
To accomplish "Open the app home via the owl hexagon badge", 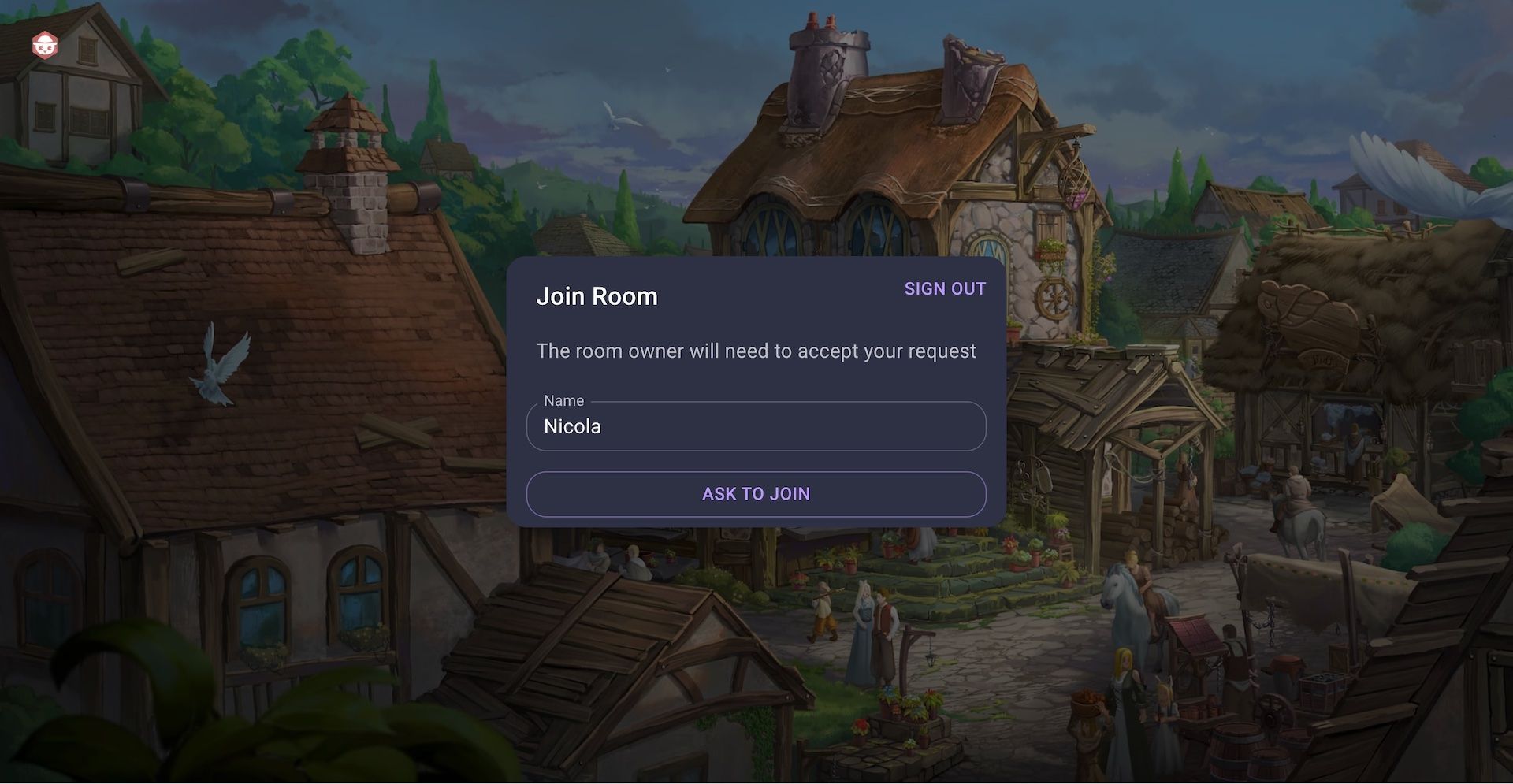I will point(45,45).
